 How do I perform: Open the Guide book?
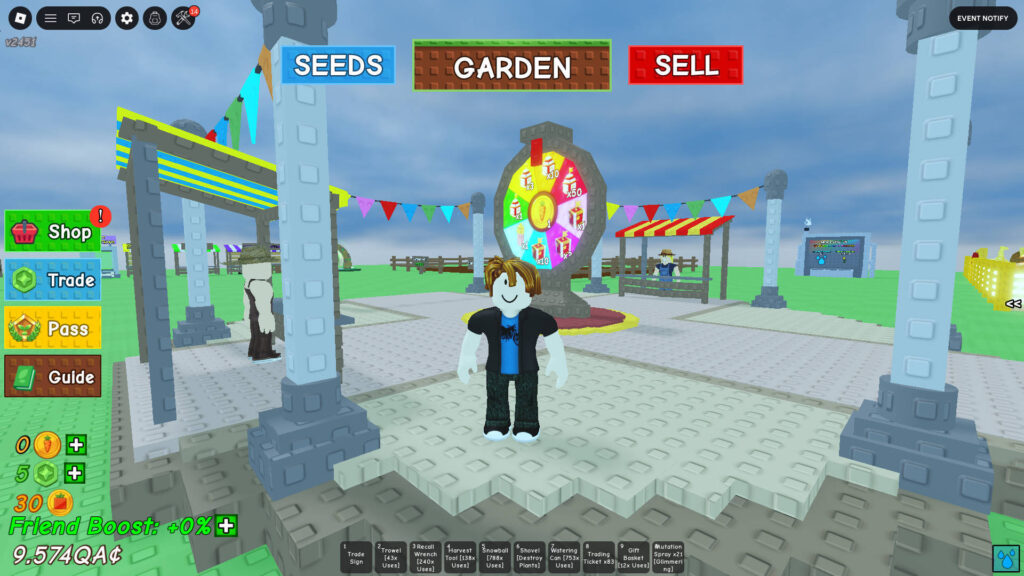[53, 376]
